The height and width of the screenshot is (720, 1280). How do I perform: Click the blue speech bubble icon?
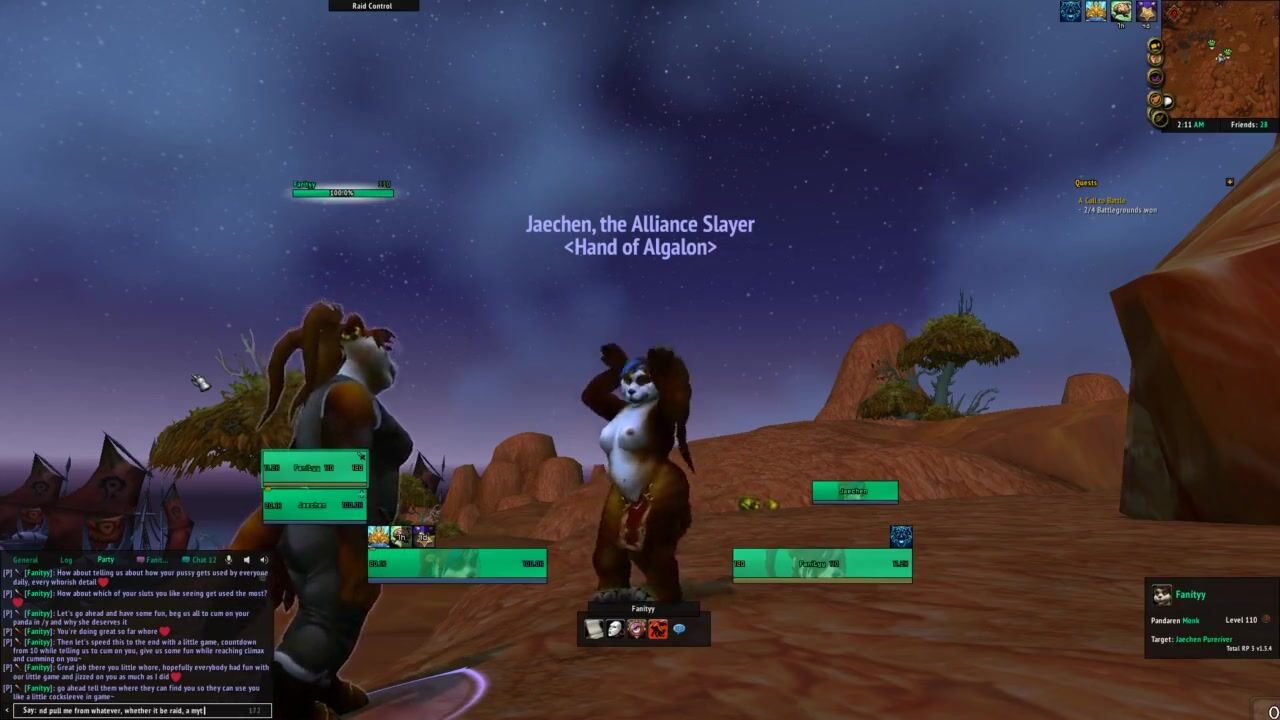point(679,629)
